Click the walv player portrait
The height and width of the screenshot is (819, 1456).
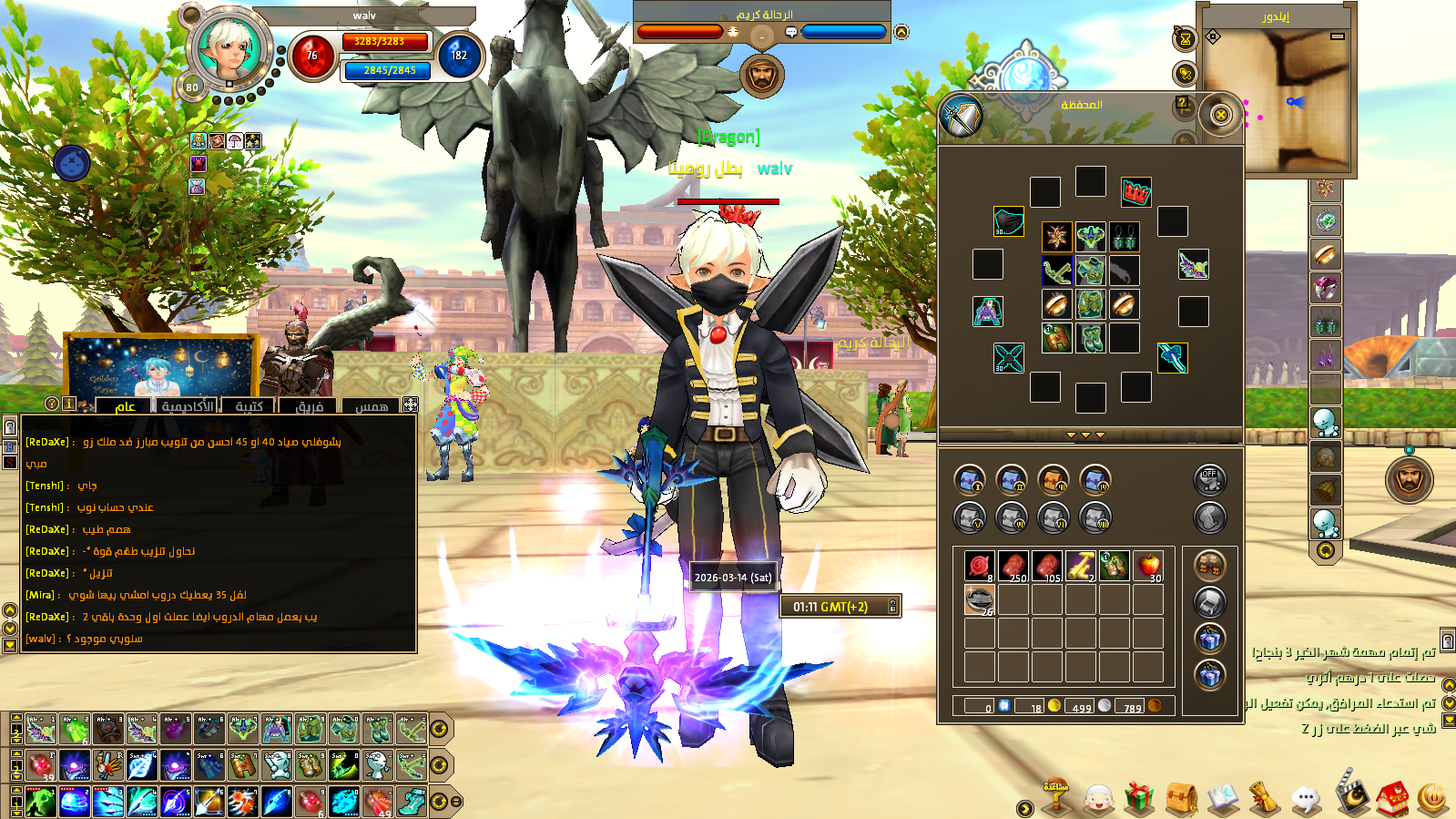[x=229, y=49]
